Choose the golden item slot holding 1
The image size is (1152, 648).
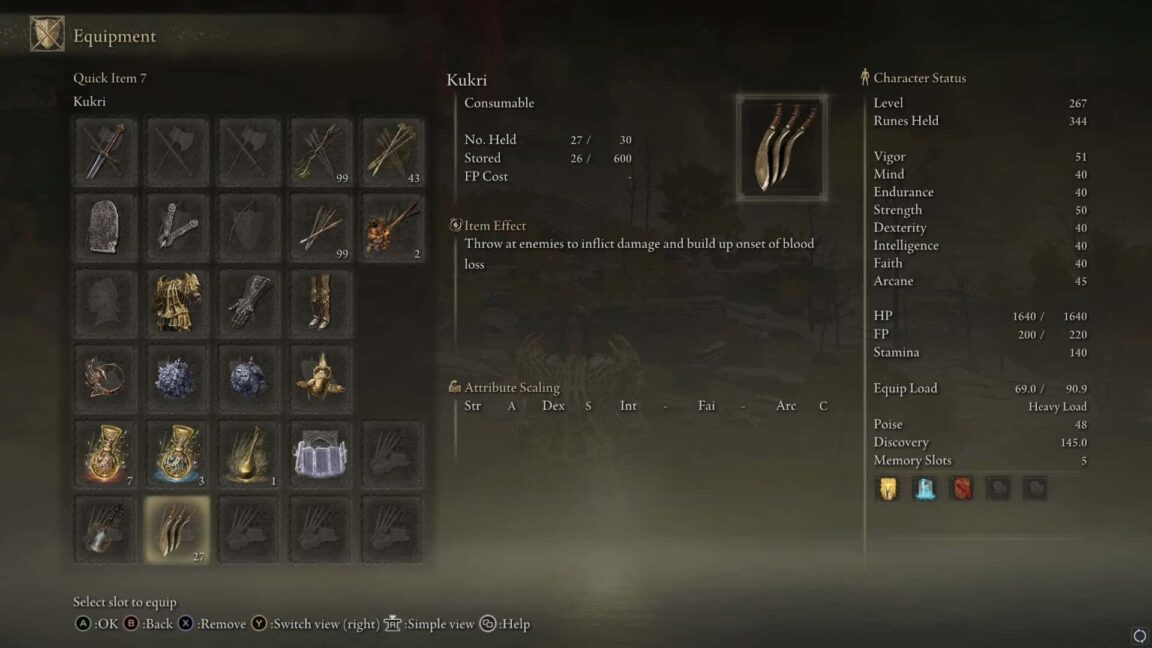249,454
